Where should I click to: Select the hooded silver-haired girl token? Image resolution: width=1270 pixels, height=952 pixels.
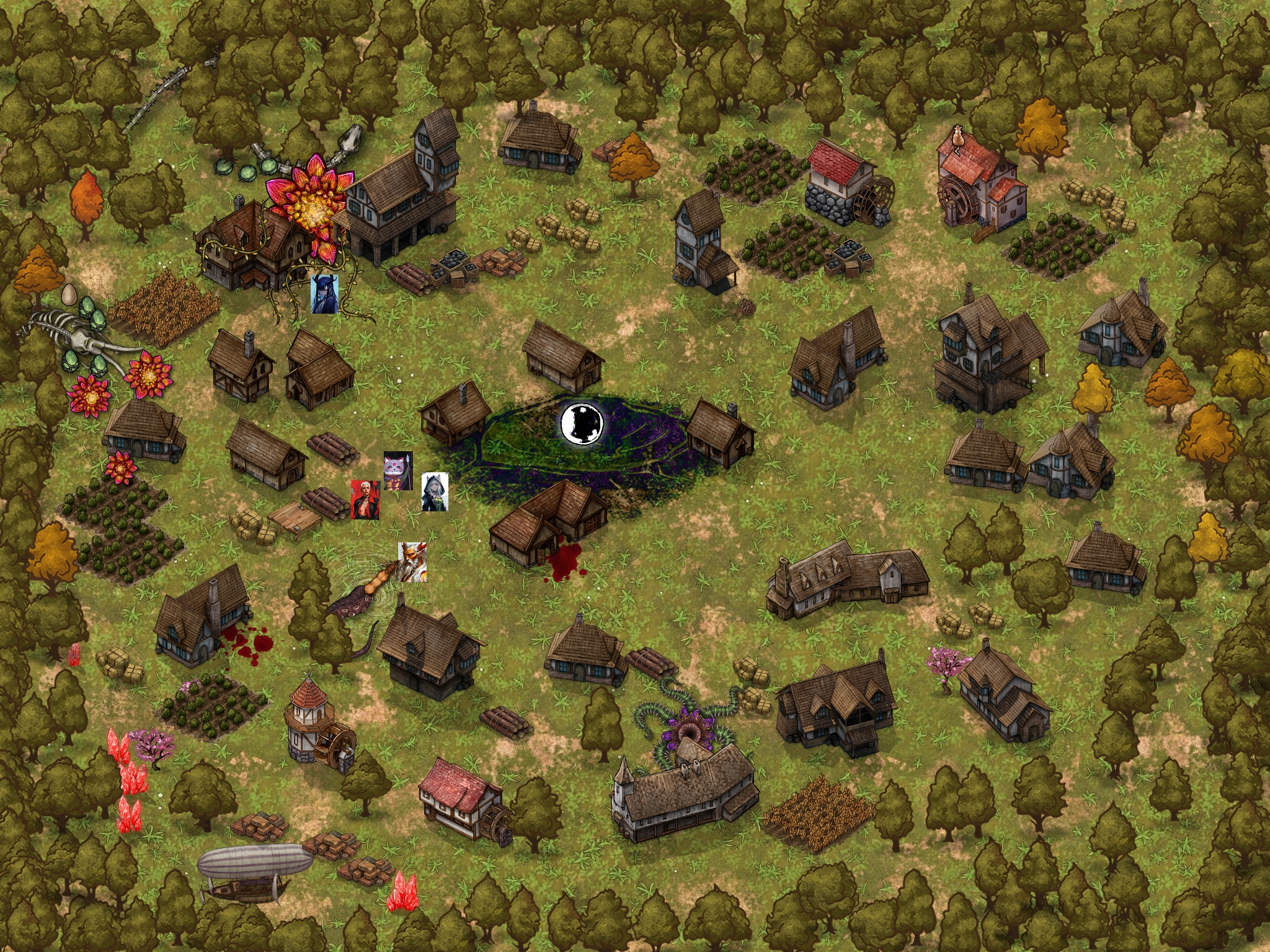[434, 492]
